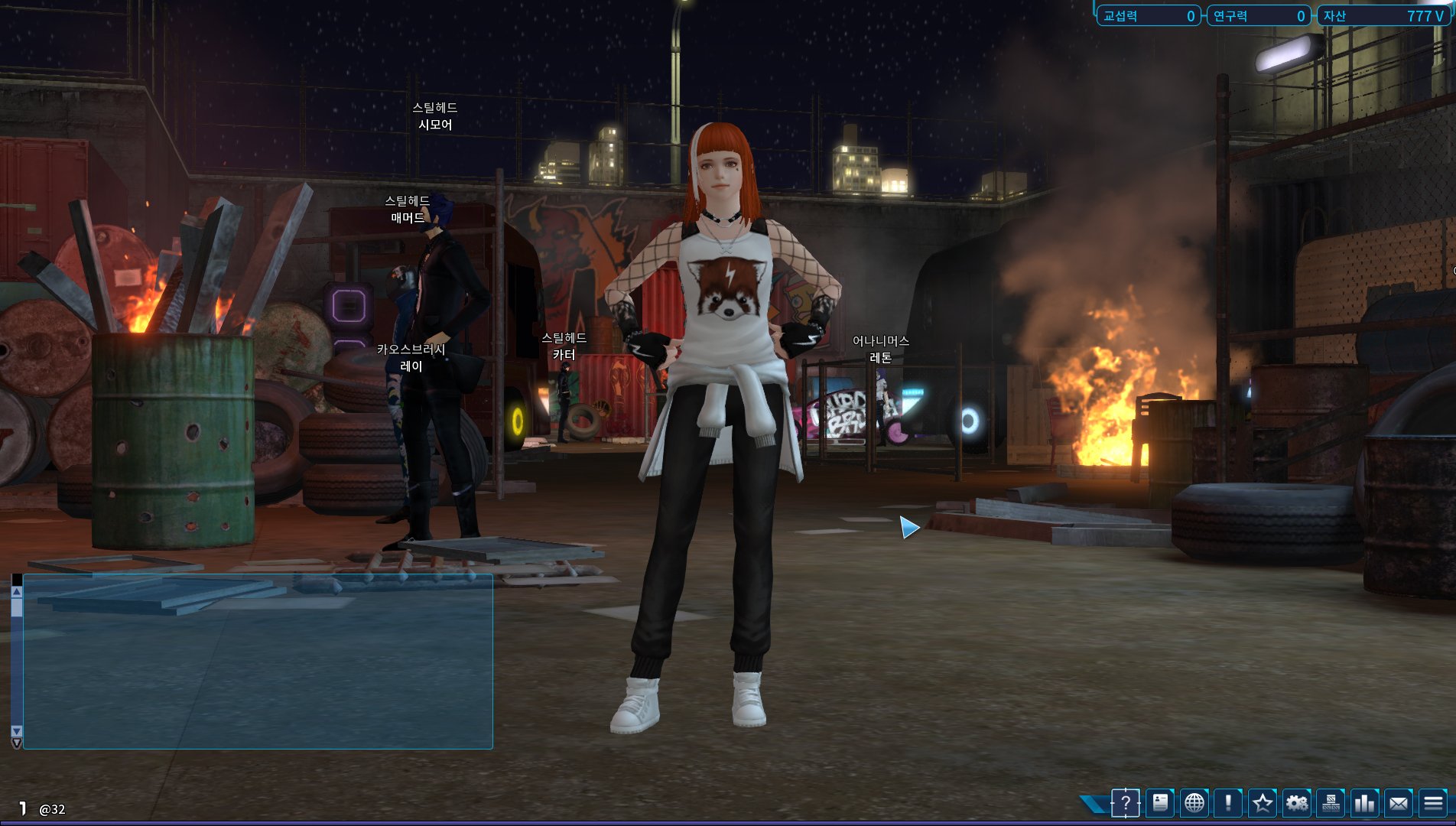Click the chat log scroll-up arrow

tap(17, 591)
